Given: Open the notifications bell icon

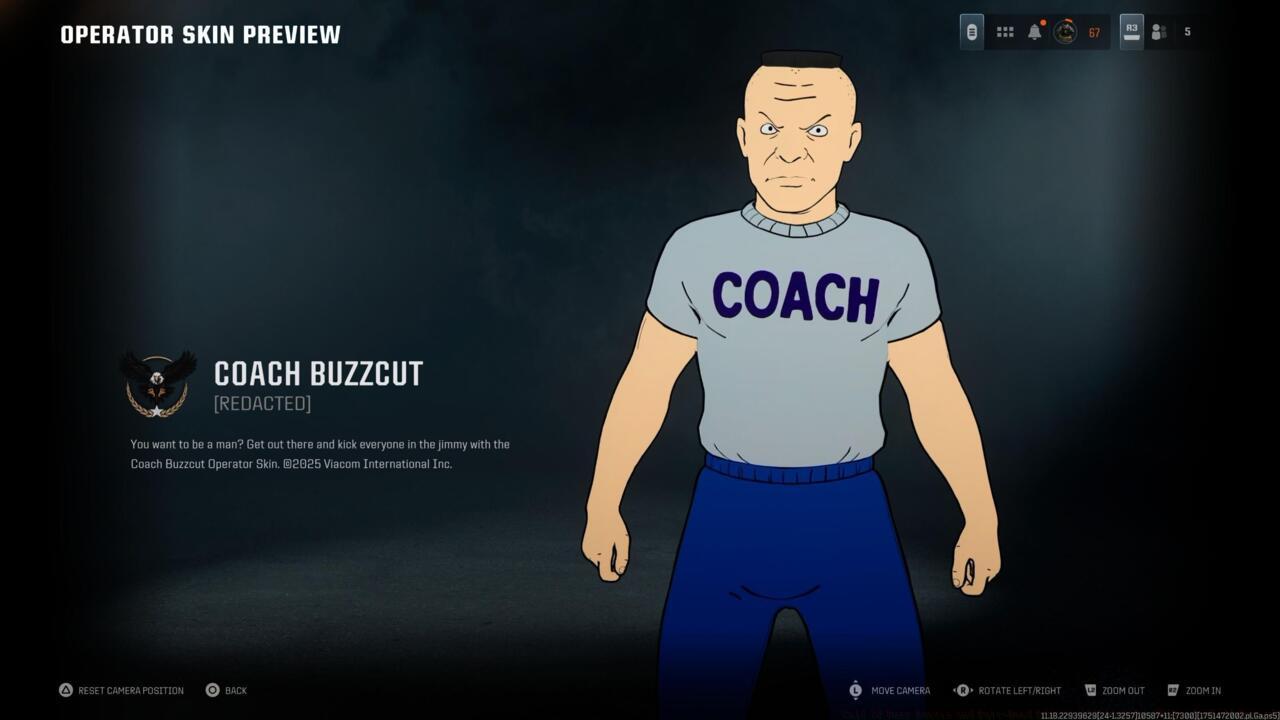Looking at the screenshot, I should click(1034, 31).
